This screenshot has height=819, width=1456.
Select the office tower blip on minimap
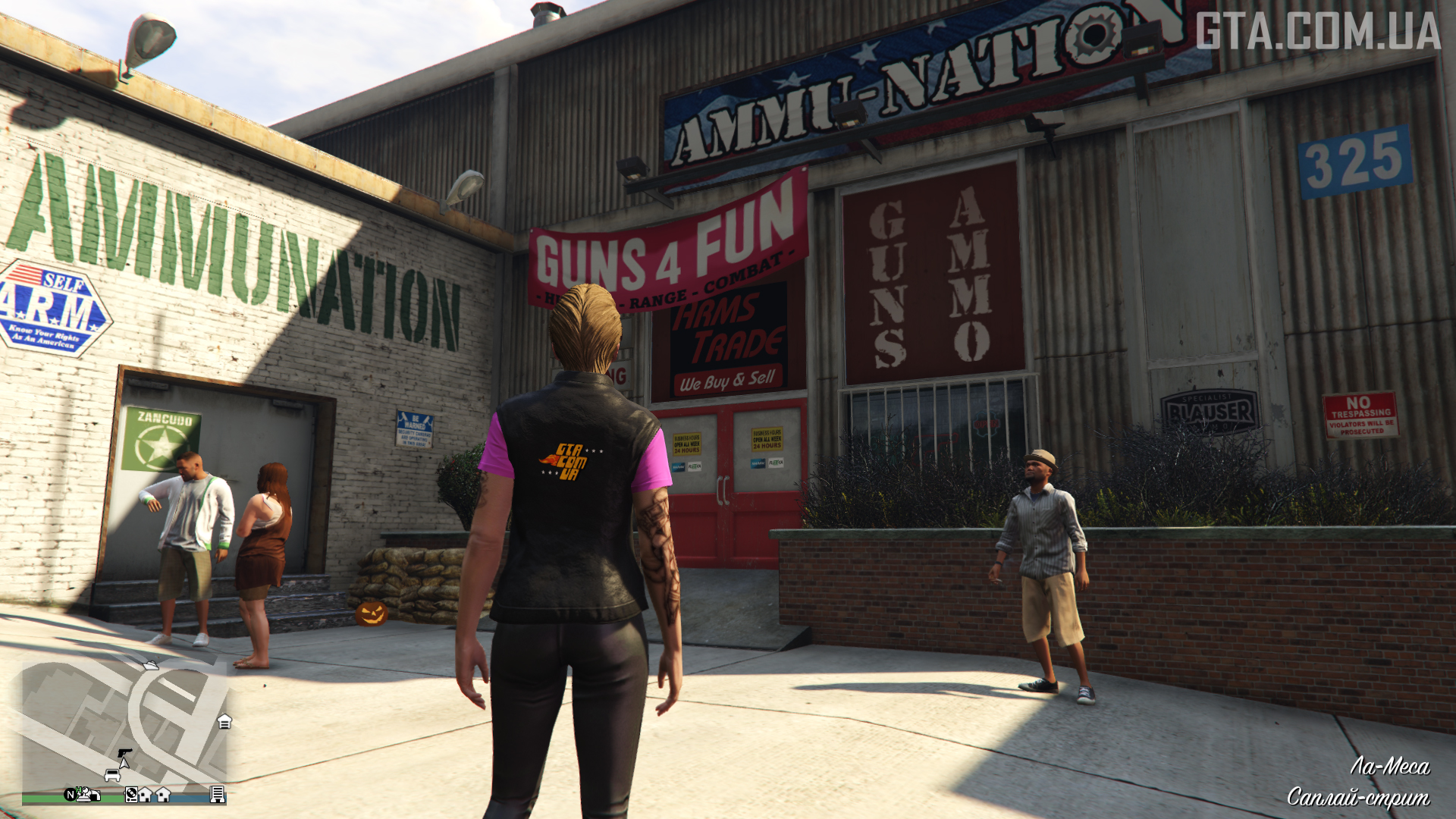point(217,794)
